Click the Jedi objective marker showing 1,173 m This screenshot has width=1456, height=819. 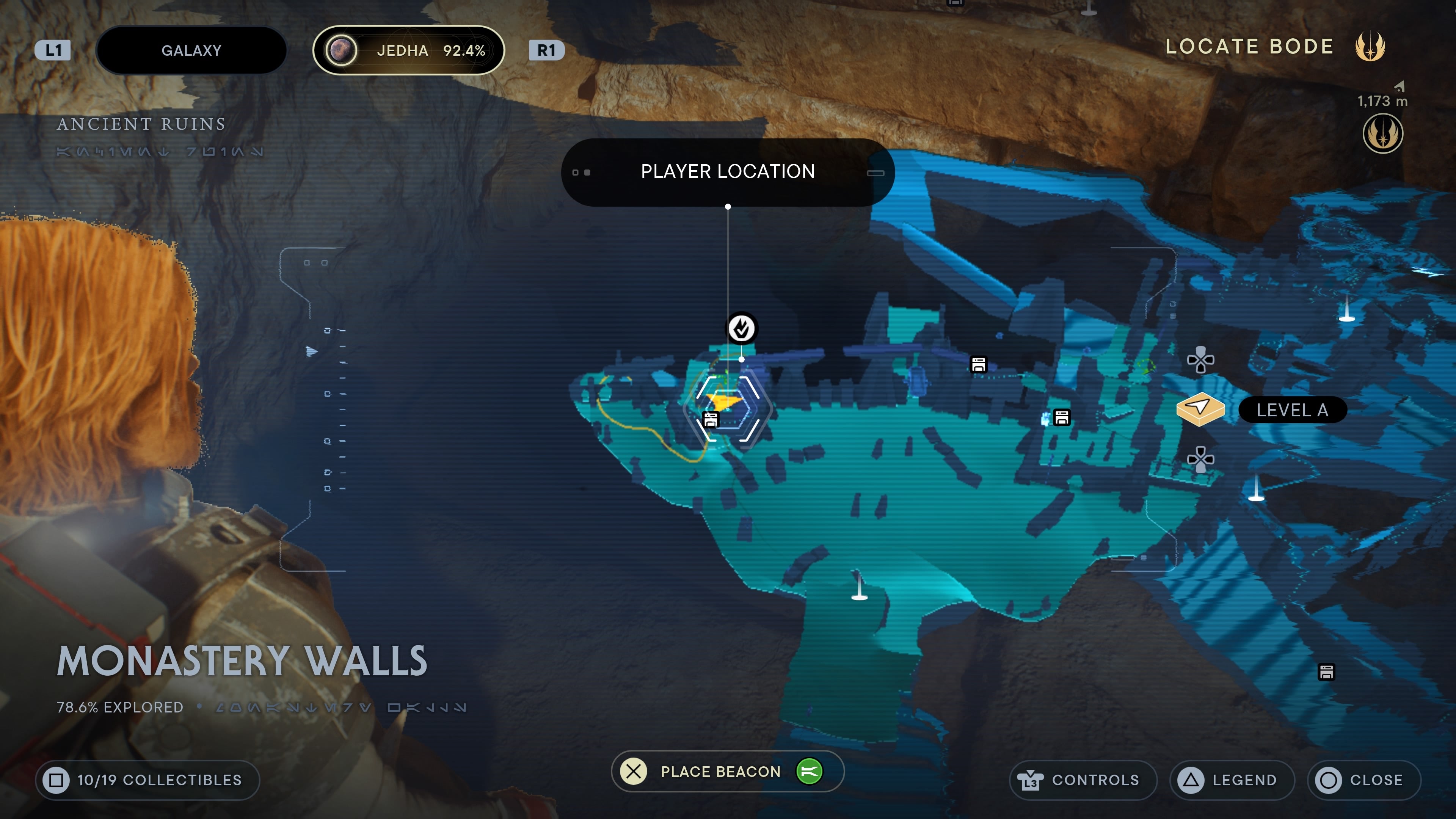[1382, 133]
